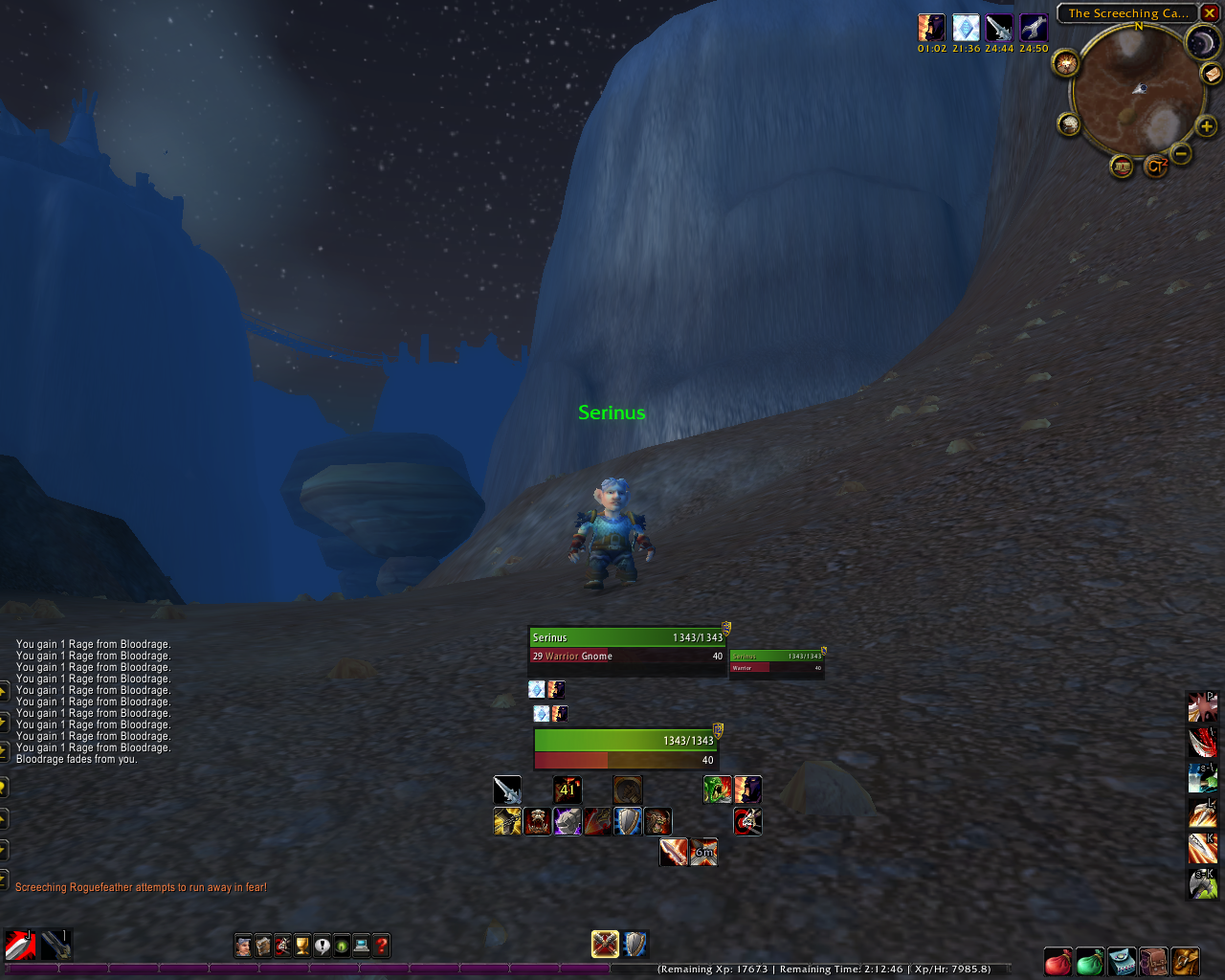Open the CT2 addon minimap button
1225x980 pixels.
click(x=1156, y=167)
